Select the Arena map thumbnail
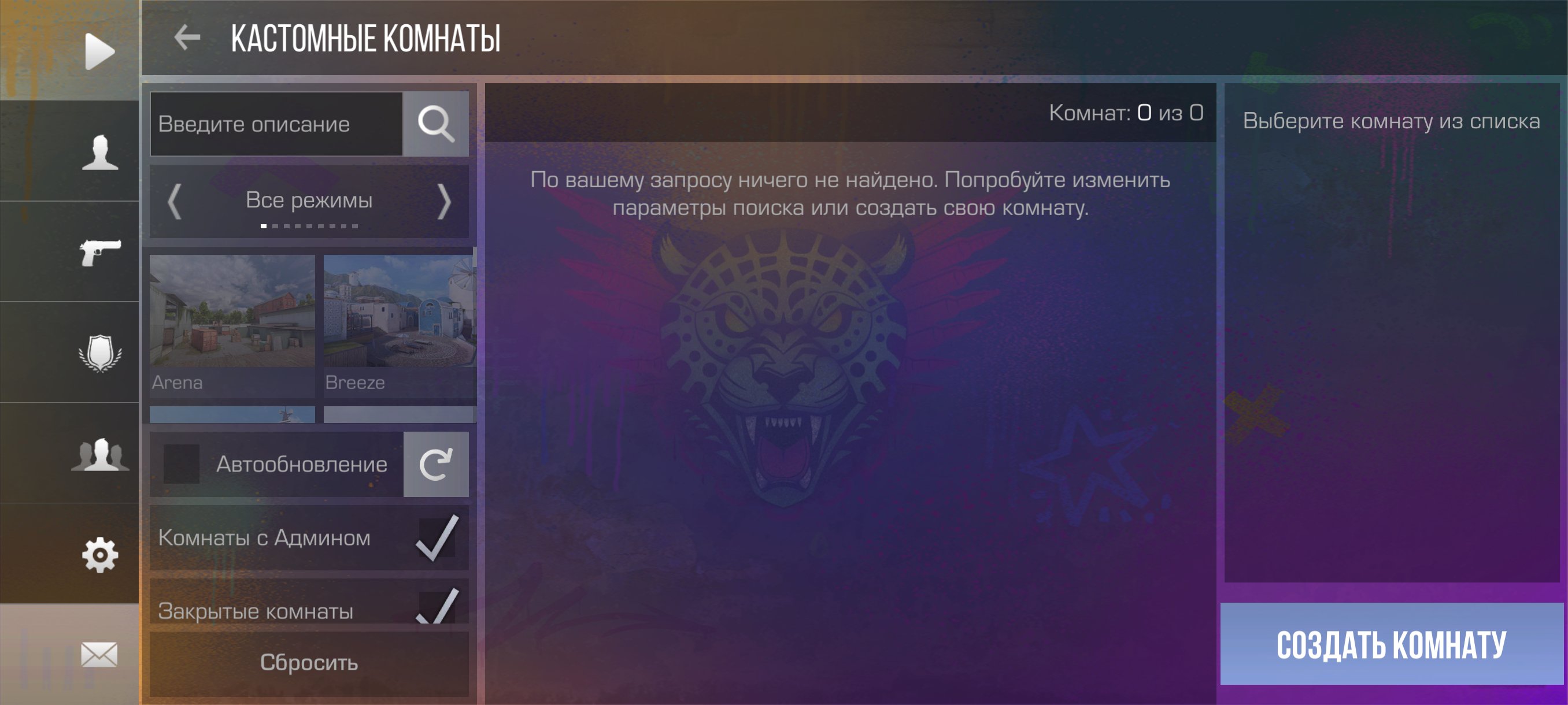The width and height of the screenshot is (1568, 705). click(232, 324)
